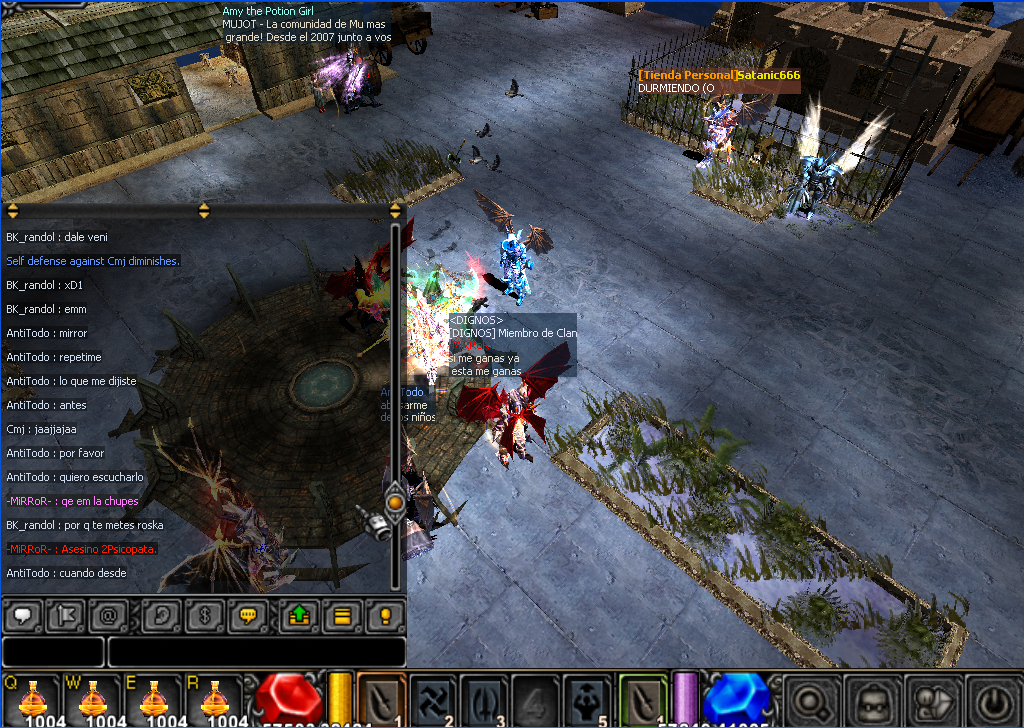Toggle the @ guild chat button
Viewport: 1024px width, 728px height.
(109, 616)
